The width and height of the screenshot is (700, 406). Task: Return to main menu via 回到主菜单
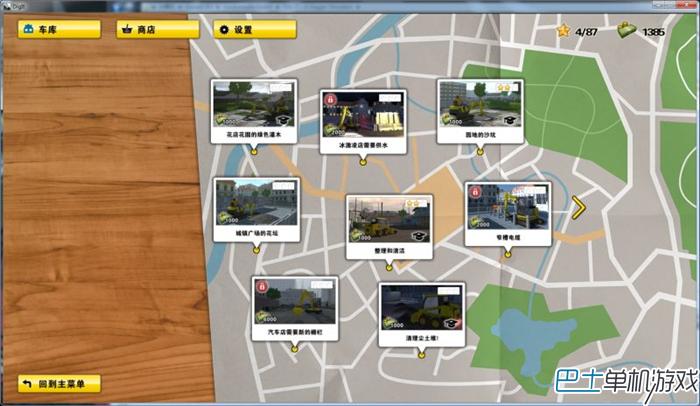coord(59,384)
